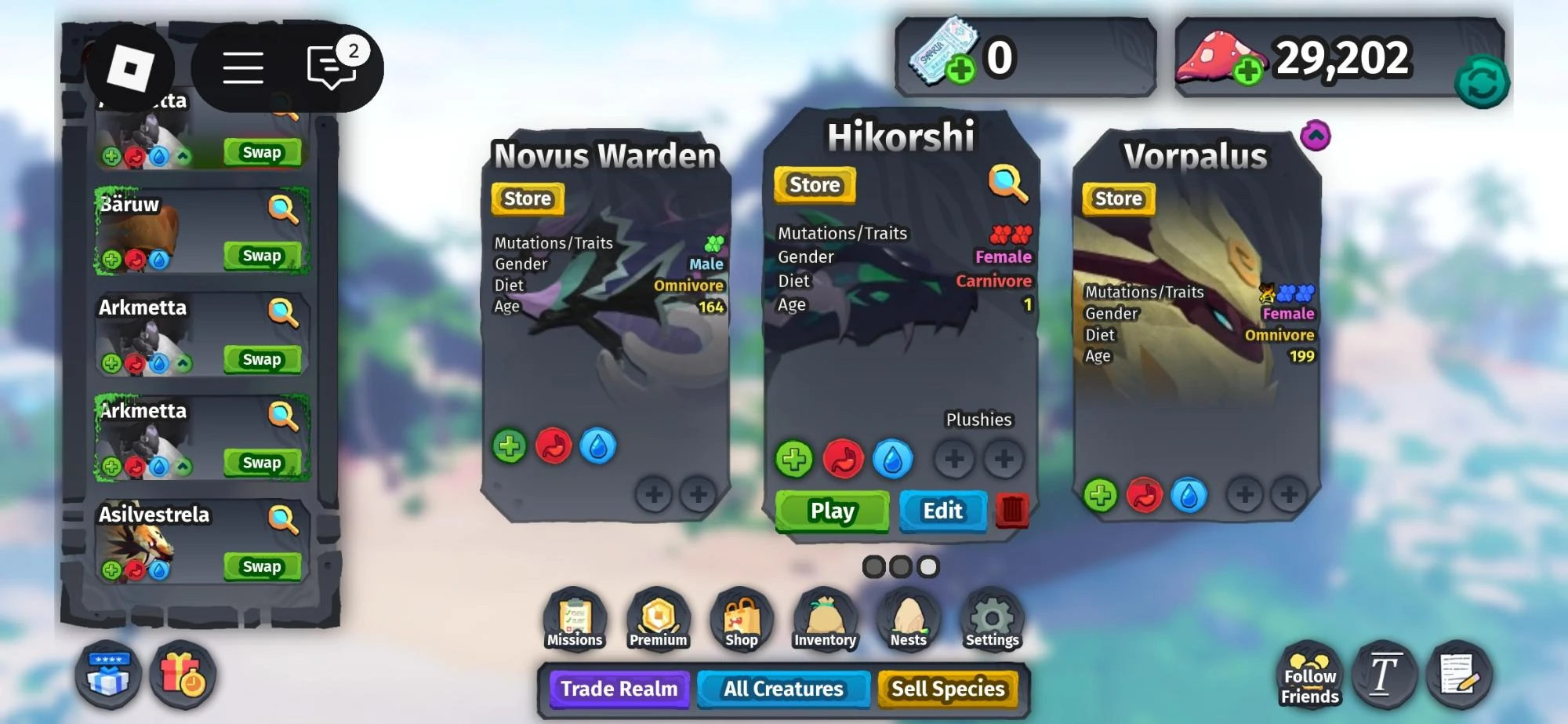This screenshot has height=724, width=1568.
Task: Open the hamburger menu top left
Action: (243, 67)
